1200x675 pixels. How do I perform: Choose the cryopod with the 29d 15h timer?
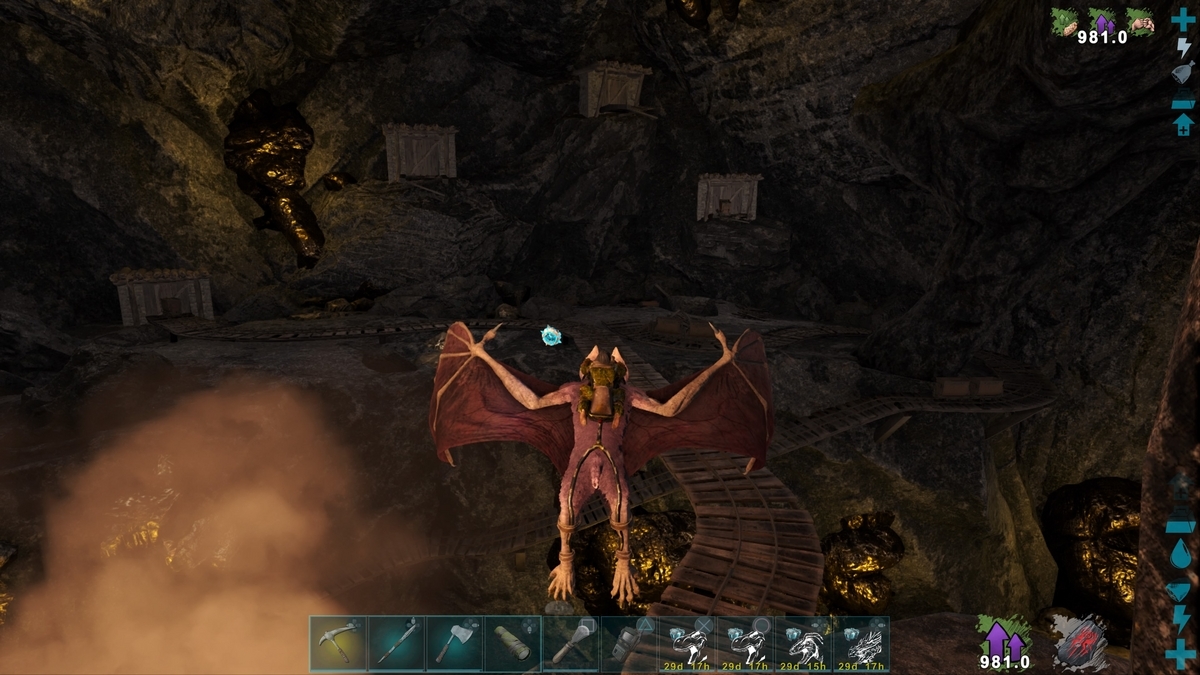coord(802,643)
